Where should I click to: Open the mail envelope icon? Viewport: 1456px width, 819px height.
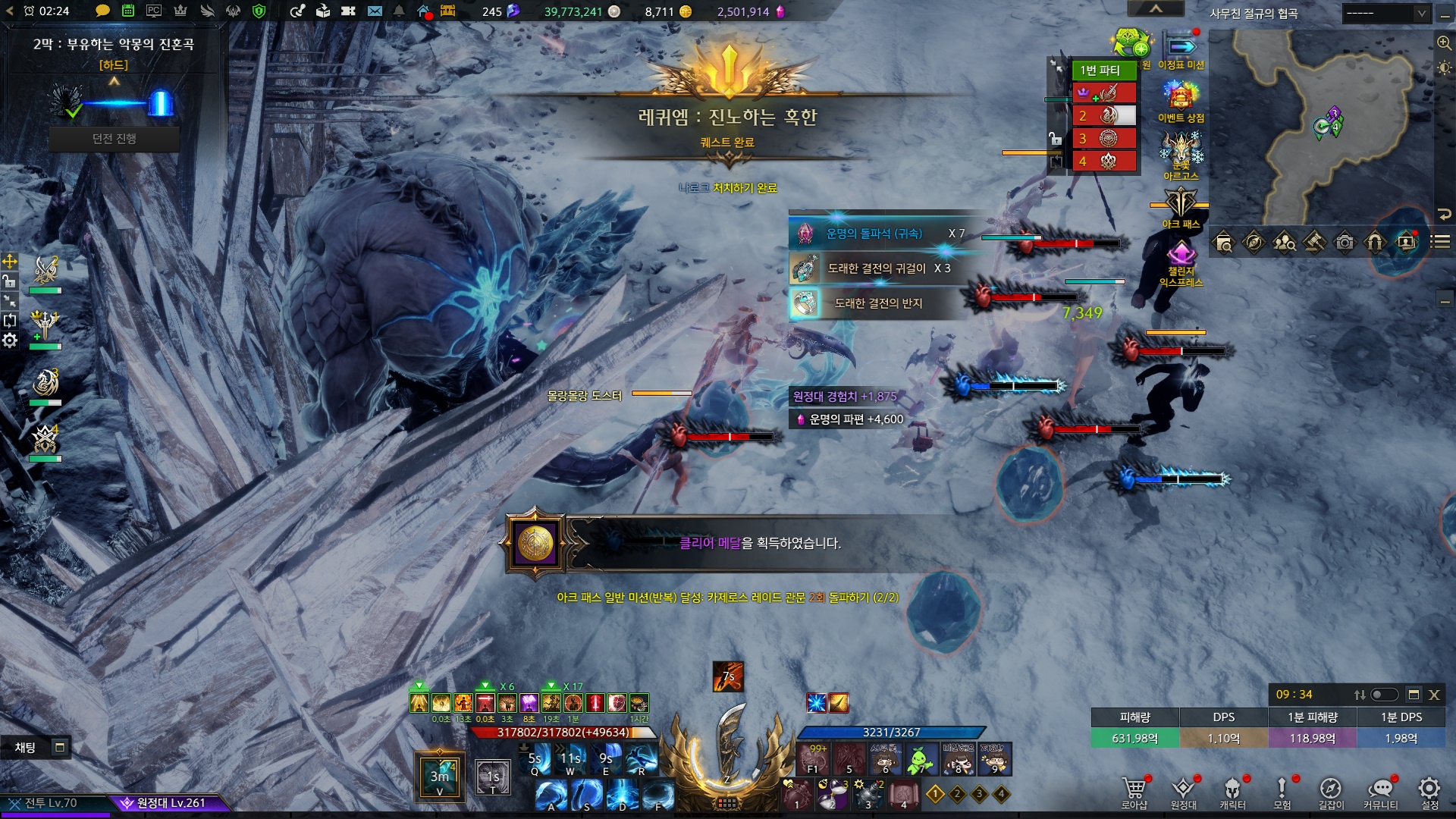[x=375, y=11]
